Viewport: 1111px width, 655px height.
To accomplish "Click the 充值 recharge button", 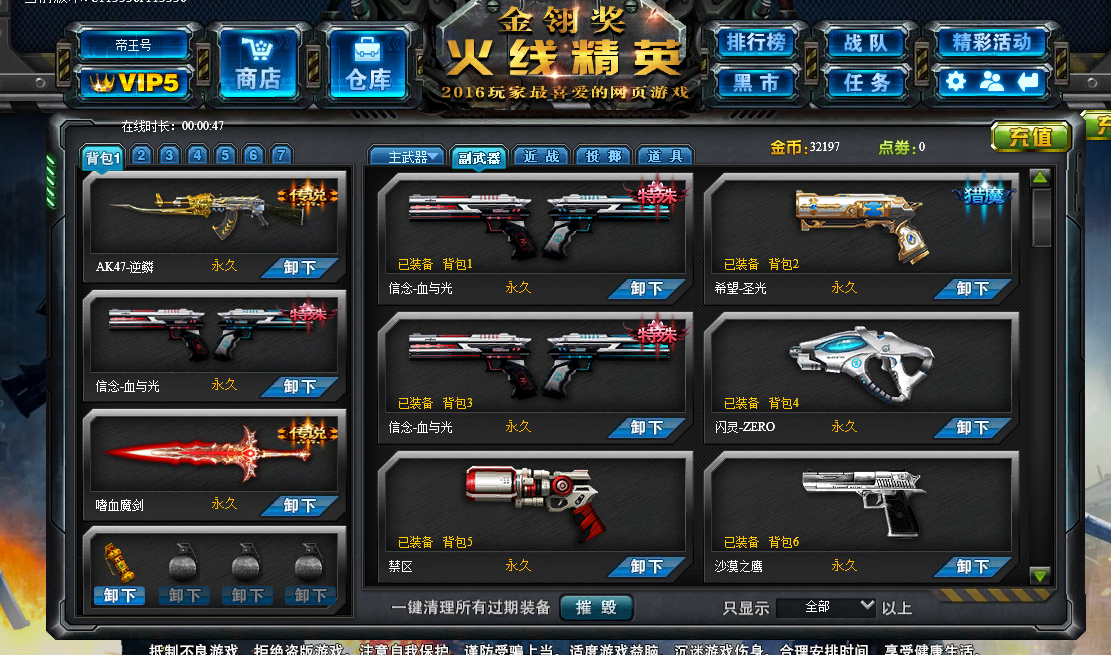I will coord(1030,136).
